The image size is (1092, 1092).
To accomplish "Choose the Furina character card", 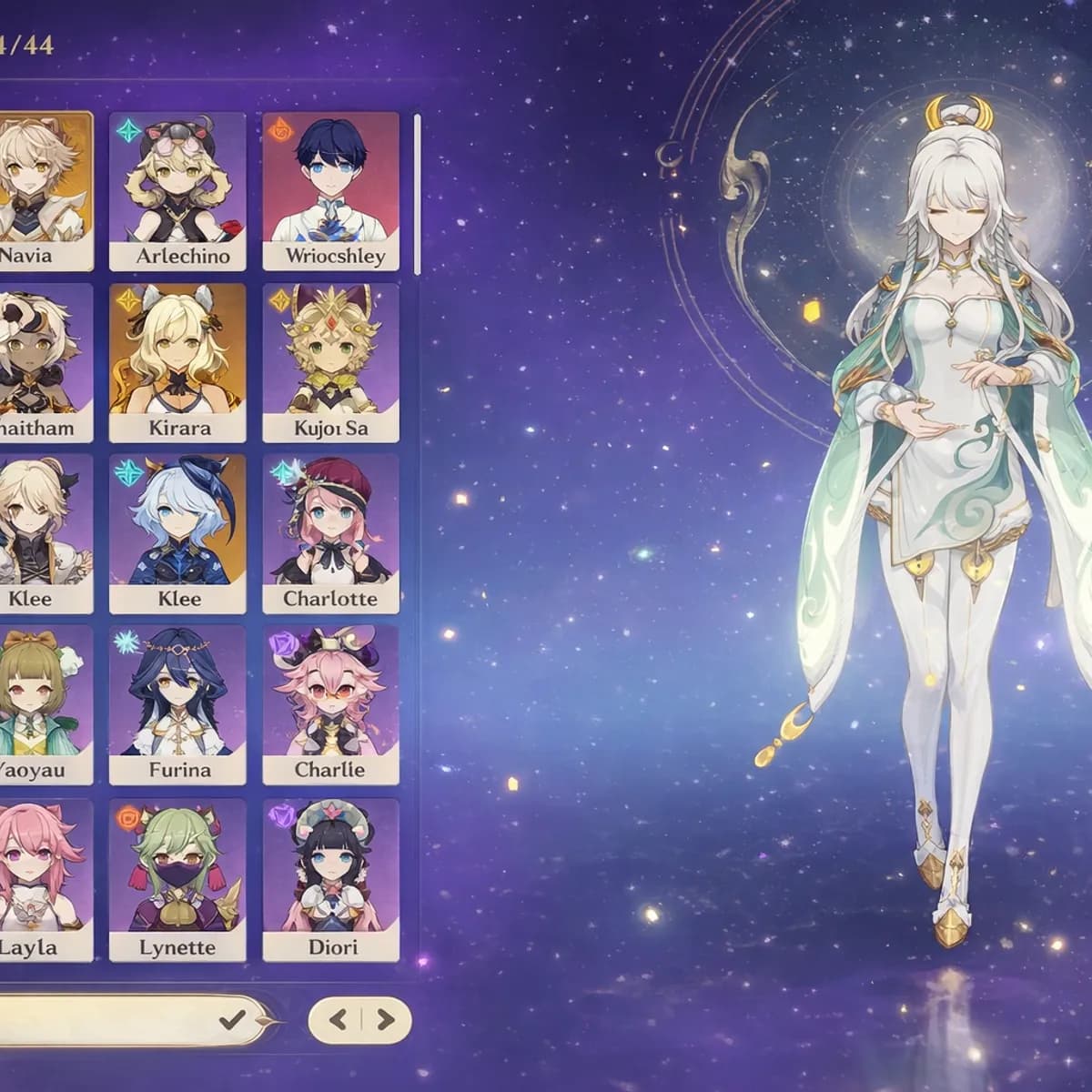I will [x=177, y=704].
